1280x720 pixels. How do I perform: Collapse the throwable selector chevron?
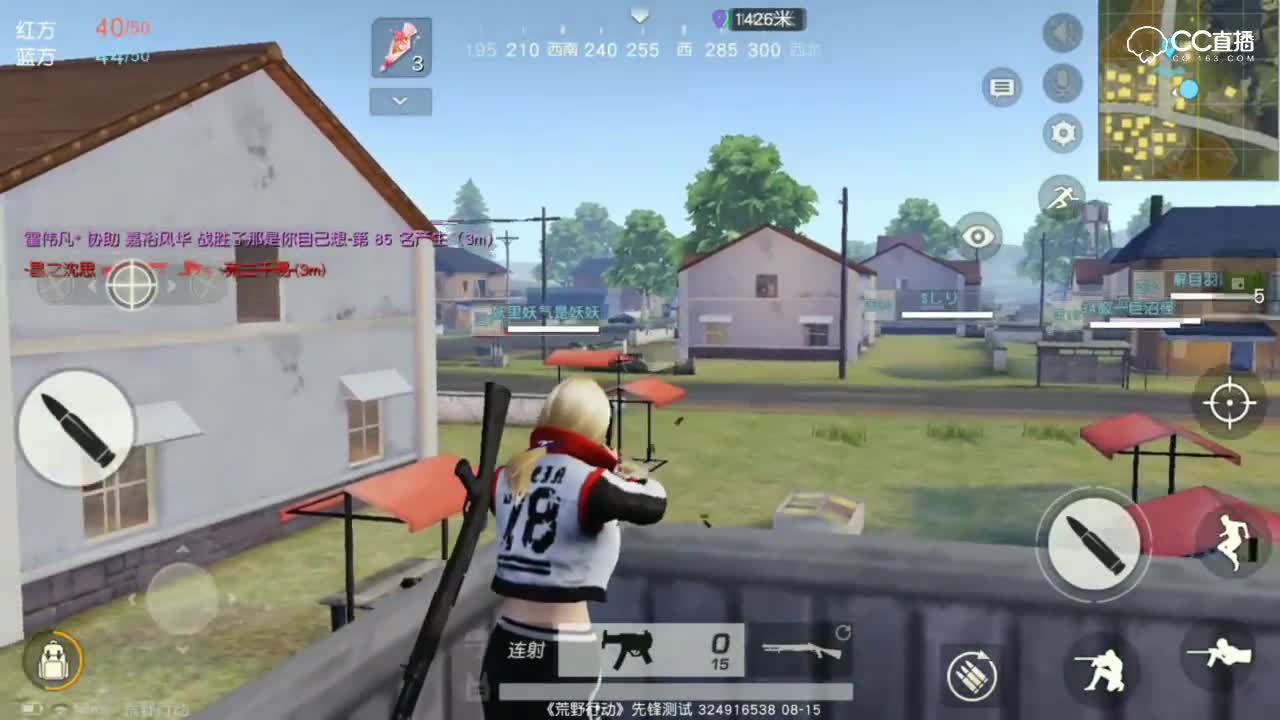coord(399,101)
